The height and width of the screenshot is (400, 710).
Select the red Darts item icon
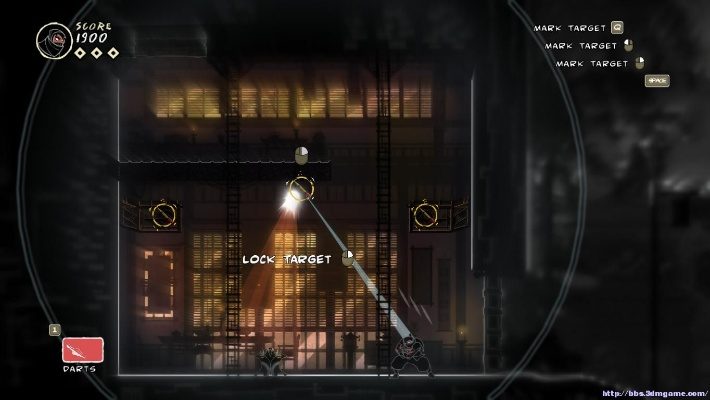pyautogui.click(x=83, y=349)
